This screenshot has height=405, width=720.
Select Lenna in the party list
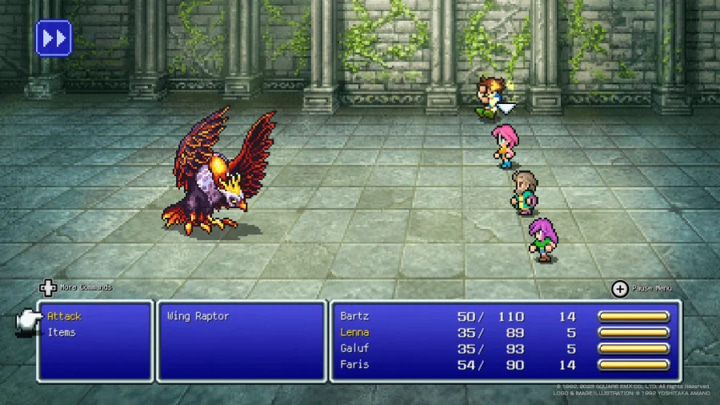[x=355, y=332]
